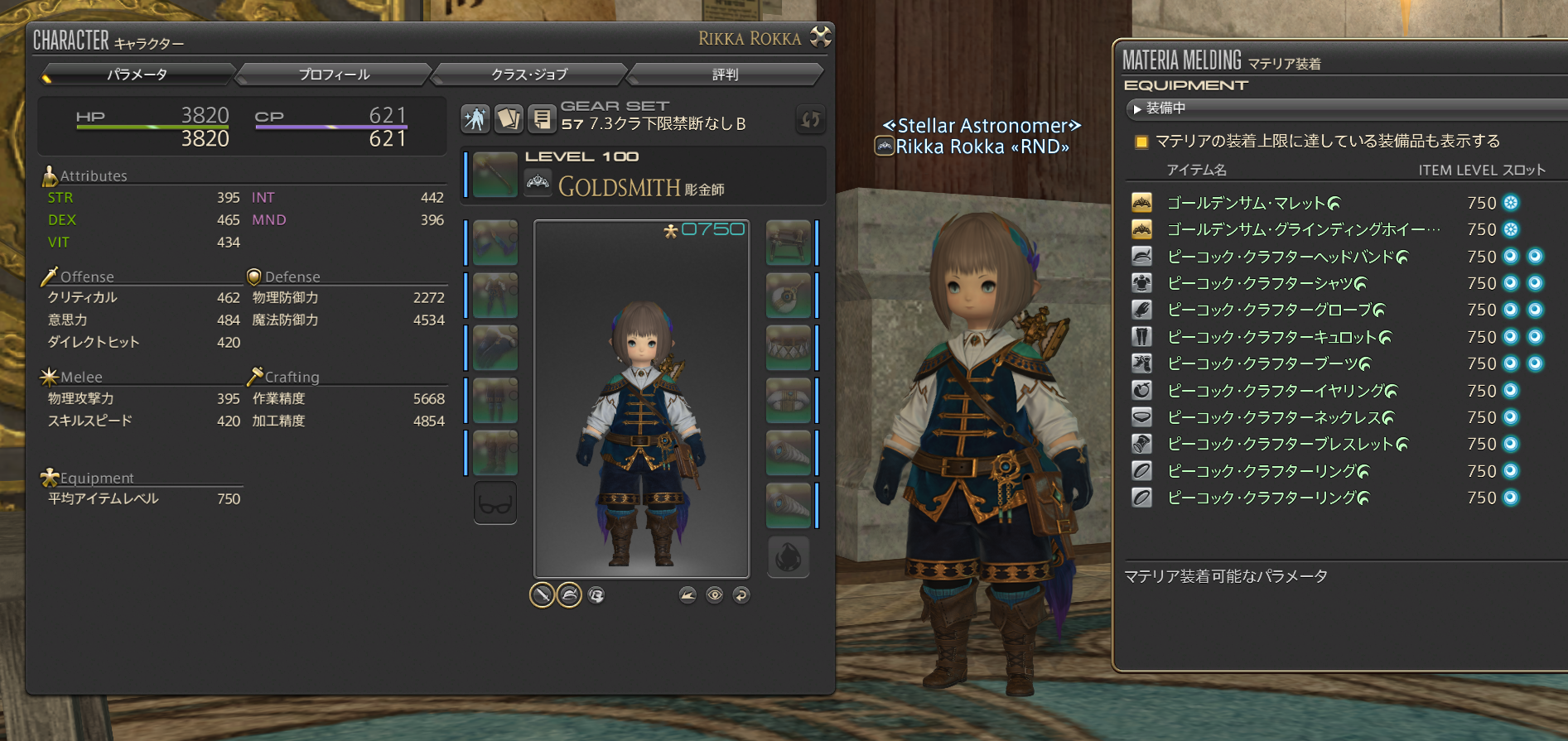Pick the ピーコック·クラフターネックレス entry
The height and width of the screenshot is (741, 1568).
tap(1280, 417)
